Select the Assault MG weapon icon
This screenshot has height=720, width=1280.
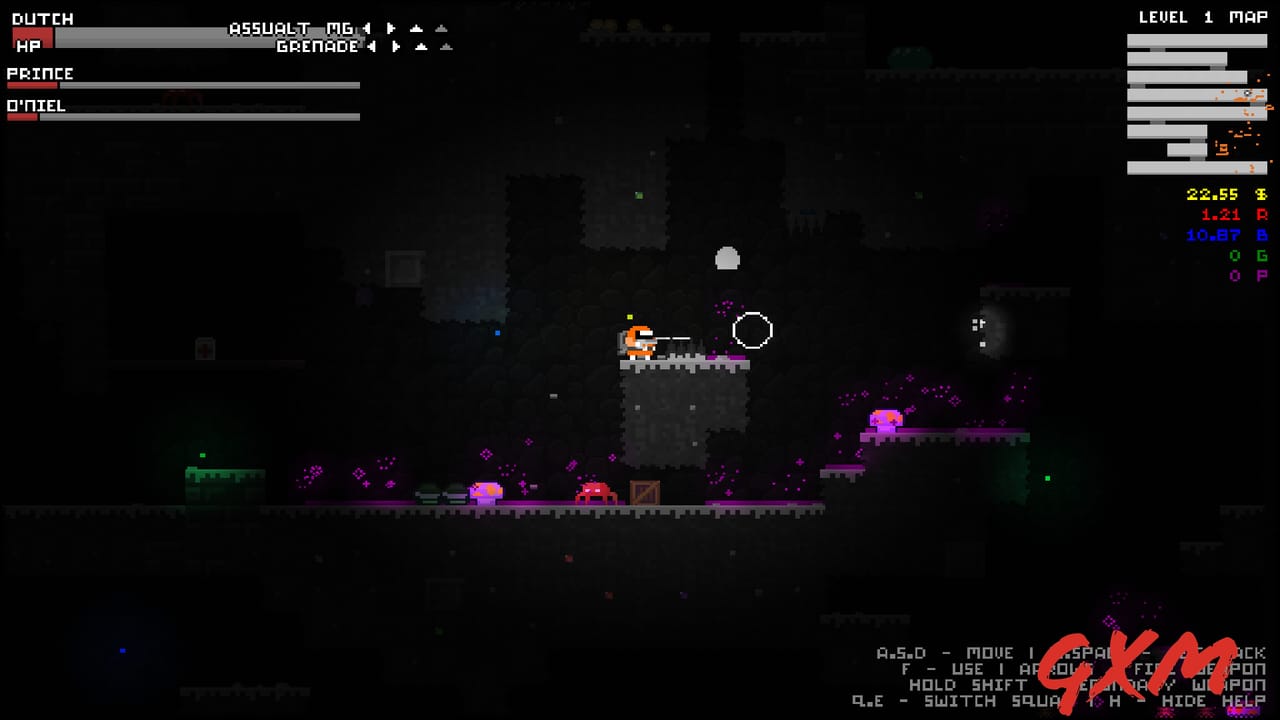[x=290, y=29]
